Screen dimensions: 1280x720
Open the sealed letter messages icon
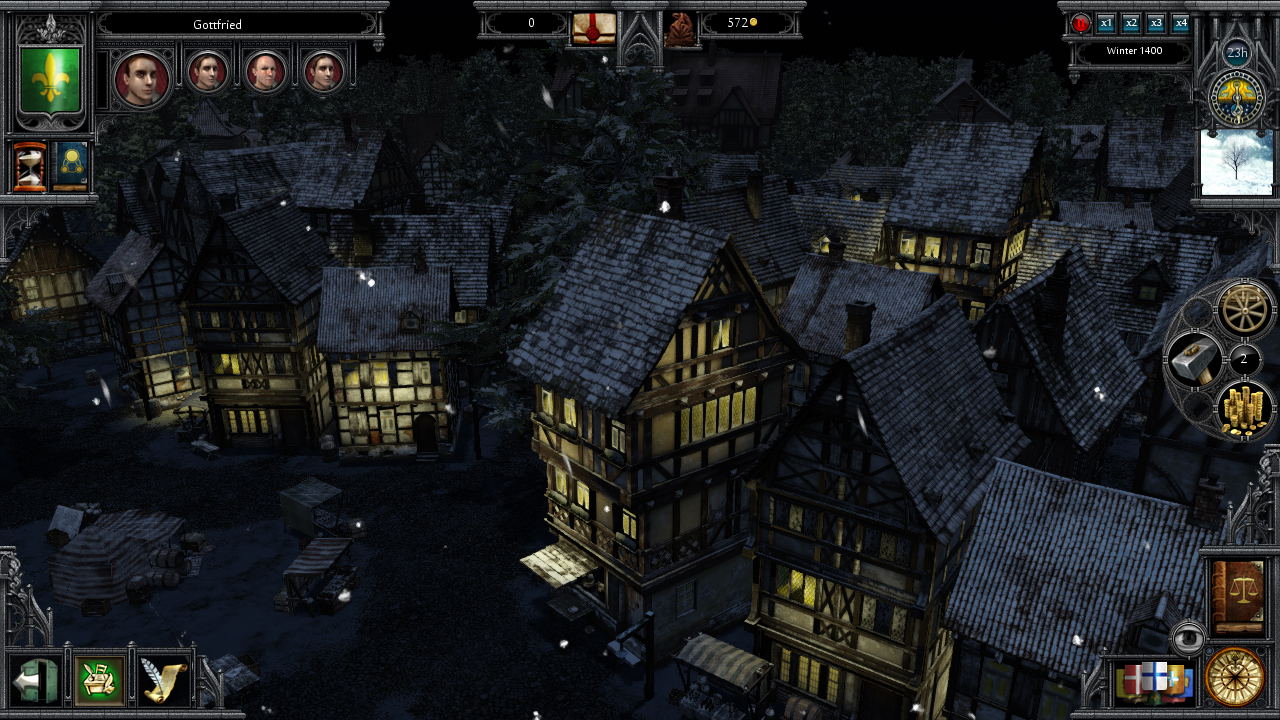(x=594, y=28)
